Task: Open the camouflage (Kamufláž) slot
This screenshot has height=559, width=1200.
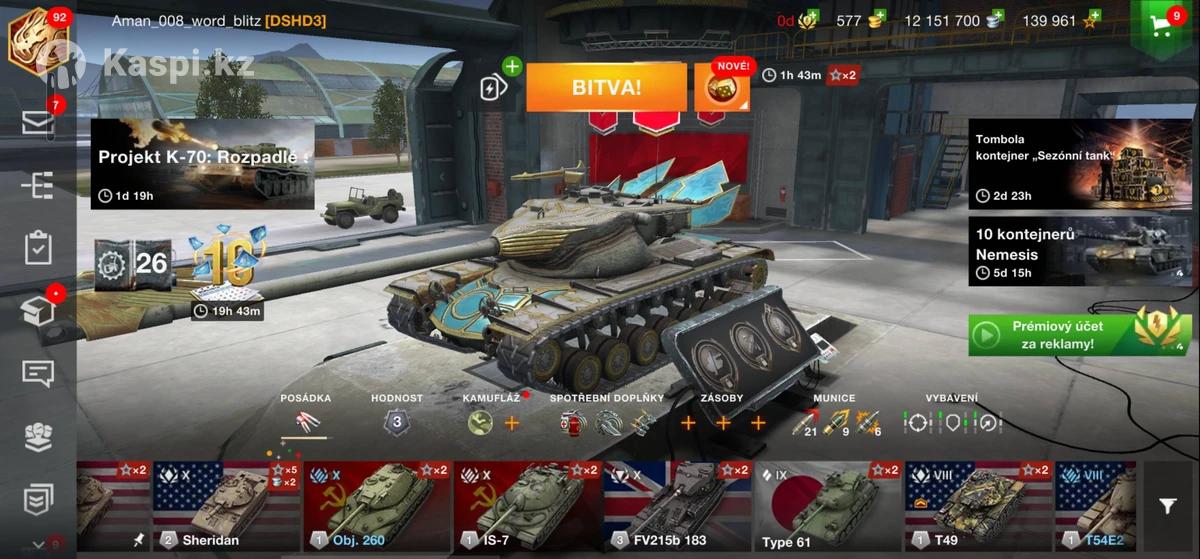Action: pos(481,422)
